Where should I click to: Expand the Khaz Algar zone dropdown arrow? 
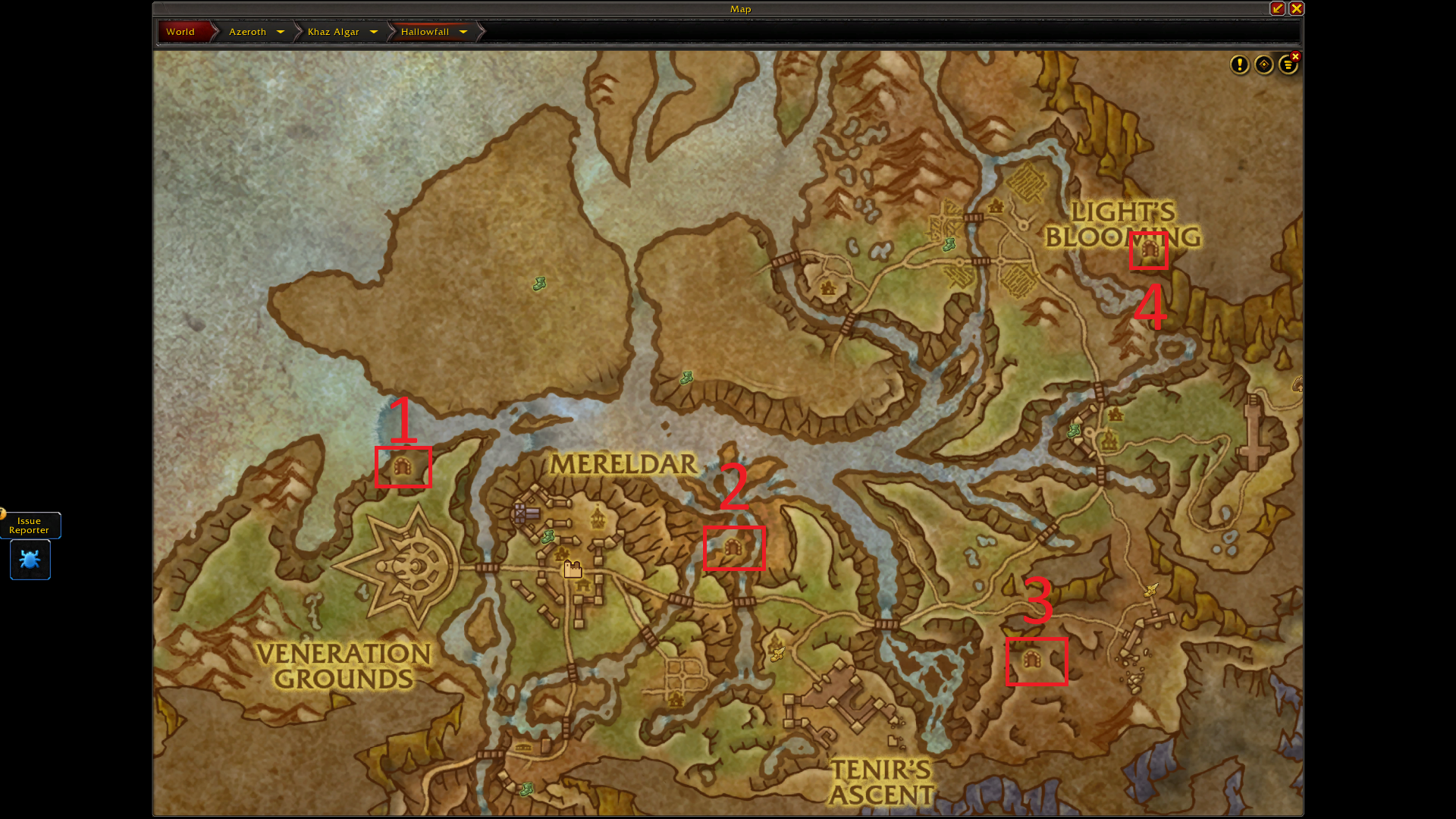coord(374,32)
